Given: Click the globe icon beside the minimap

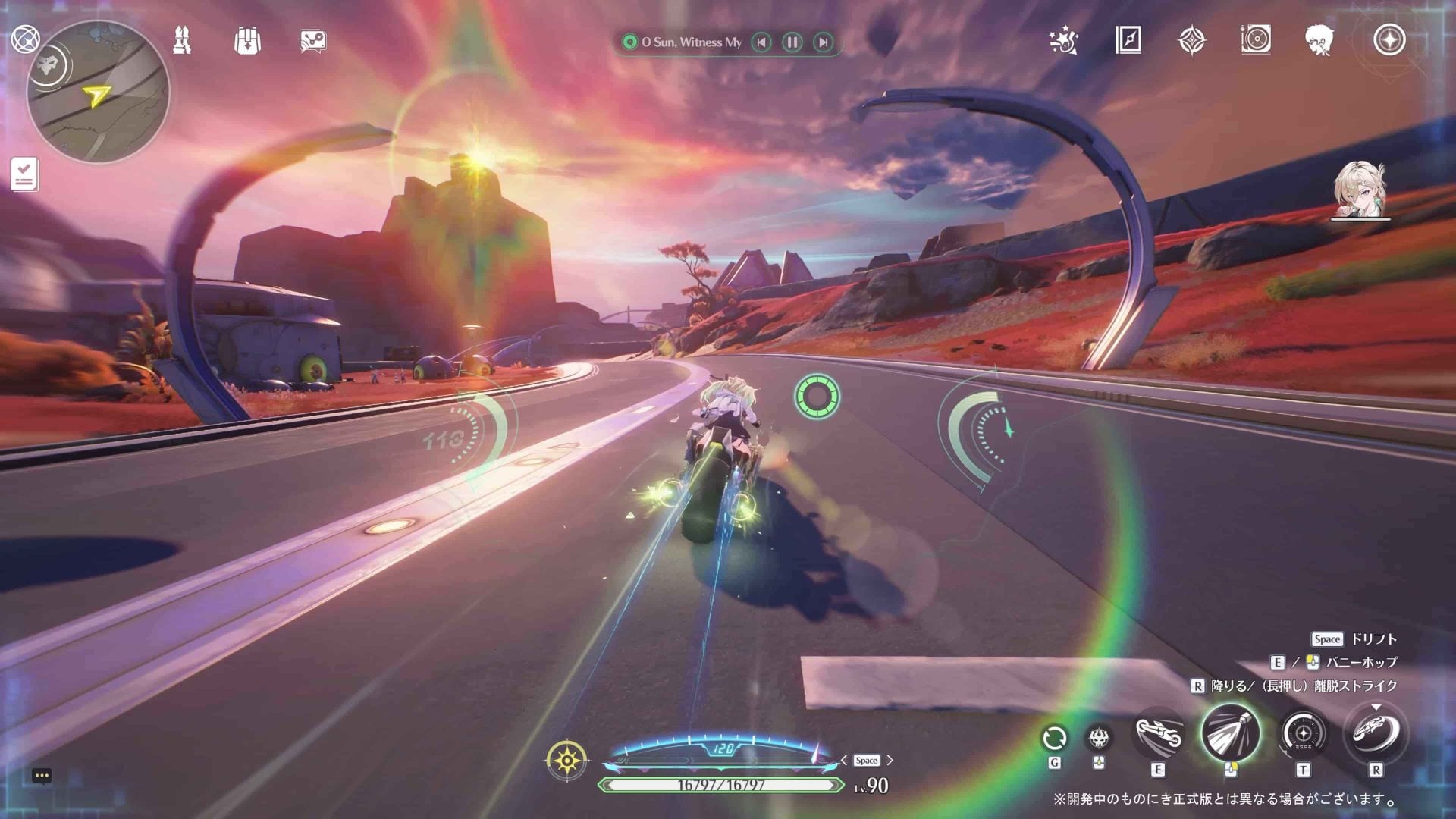Looking at the screenshot, I should click(25, 39).
